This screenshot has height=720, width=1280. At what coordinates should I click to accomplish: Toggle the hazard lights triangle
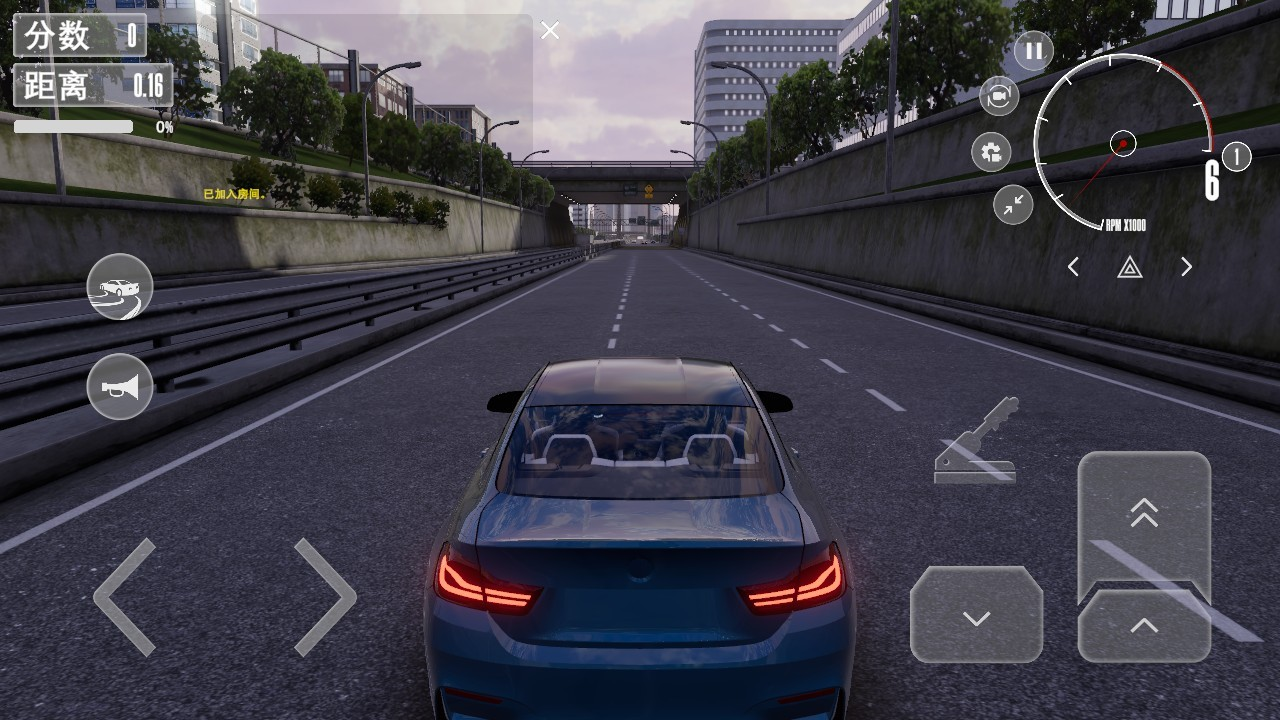point(1129,267)
